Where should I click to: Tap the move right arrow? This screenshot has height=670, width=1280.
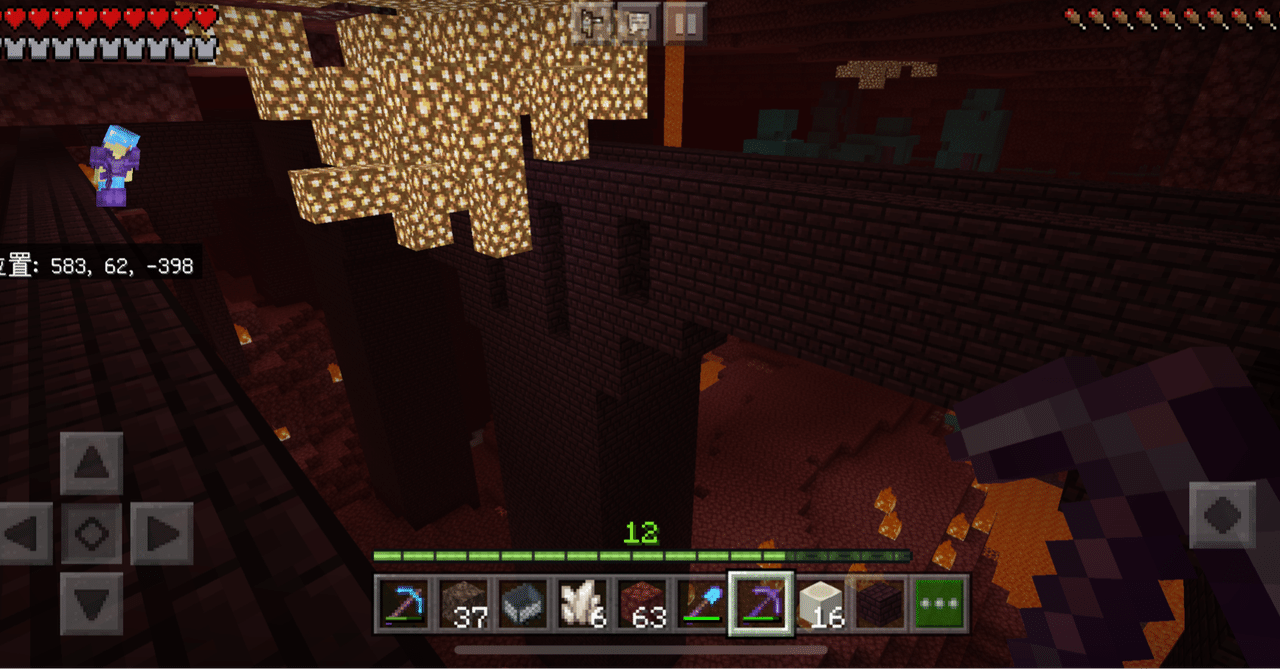(161, 533)
